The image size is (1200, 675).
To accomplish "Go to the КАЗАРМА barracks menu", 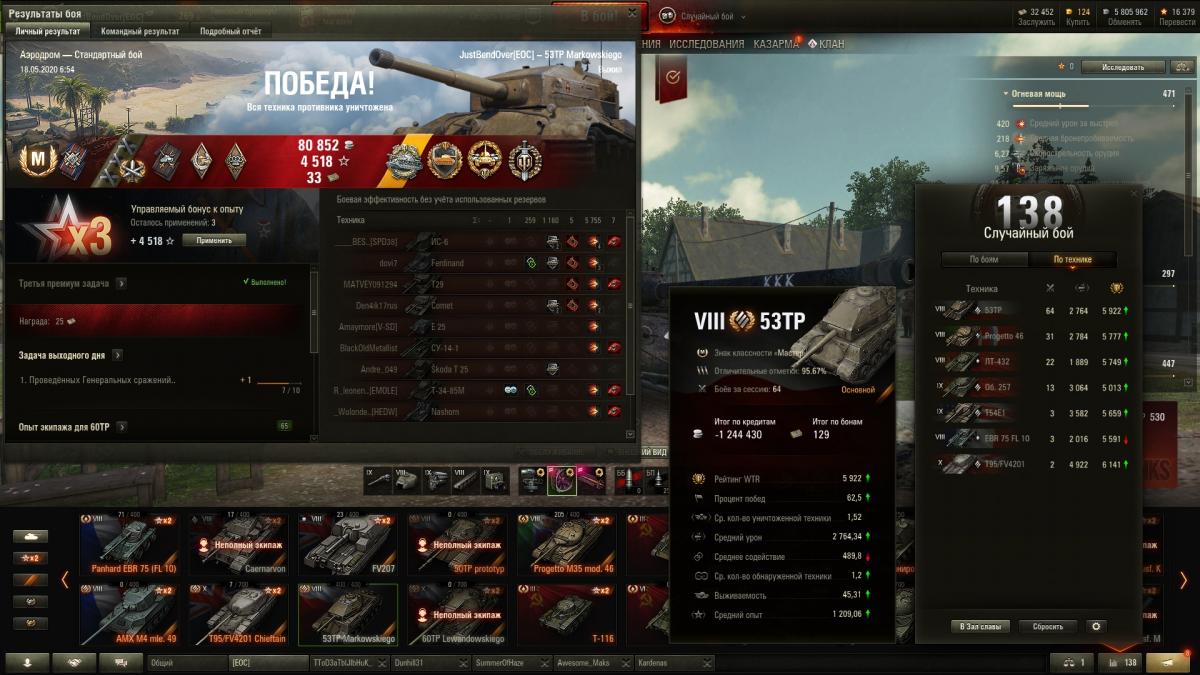I will tap(775, 44).
